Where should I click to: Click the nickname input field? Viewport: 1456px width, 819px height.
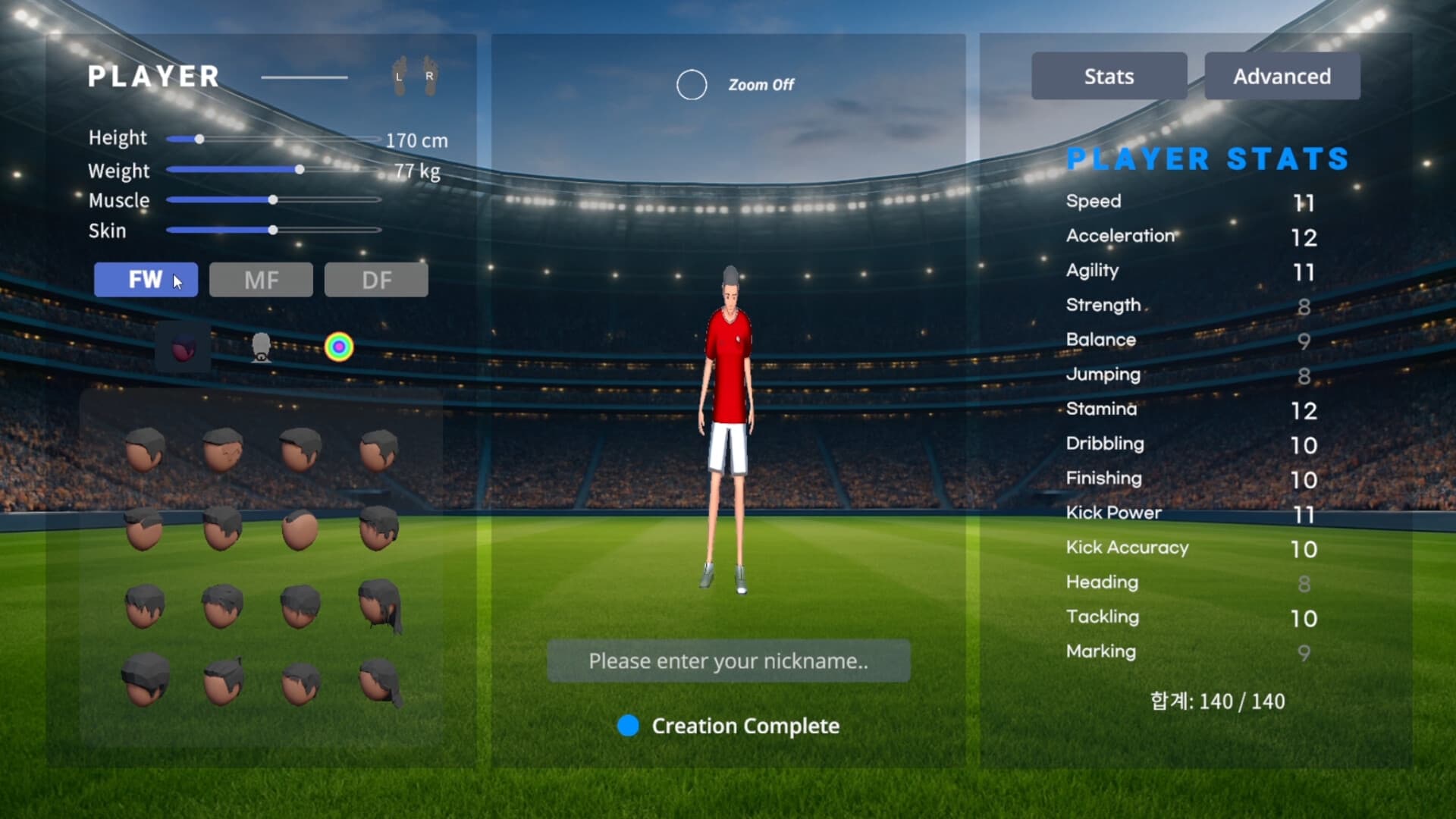point(728,661)
